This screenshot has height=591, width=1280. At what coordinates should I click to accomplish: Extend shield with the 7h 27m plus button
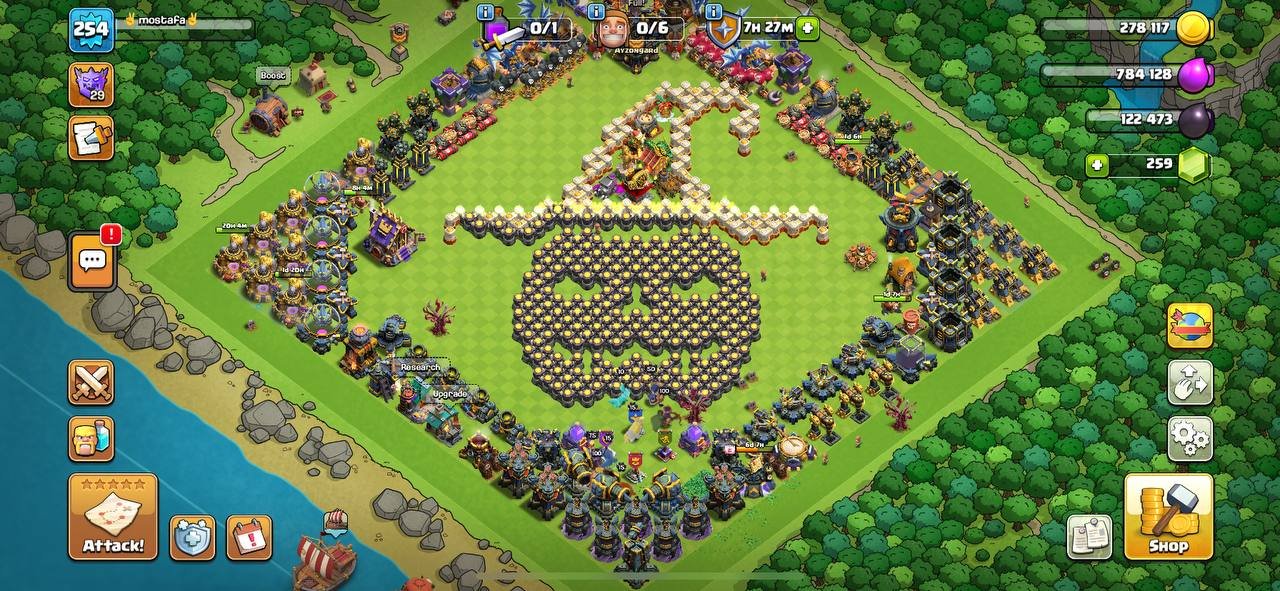[808, 28]
